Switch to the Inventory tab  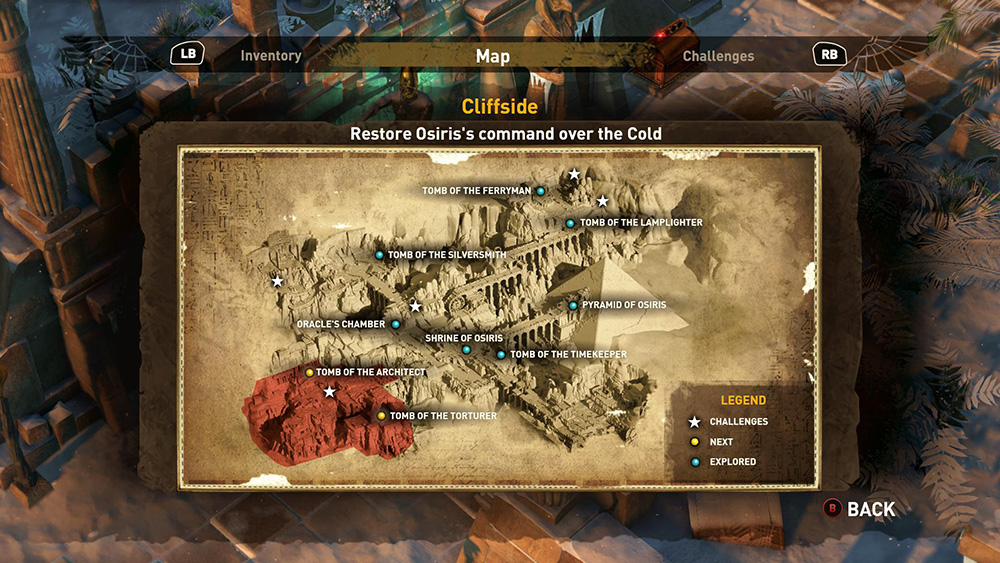click(270, 56)
